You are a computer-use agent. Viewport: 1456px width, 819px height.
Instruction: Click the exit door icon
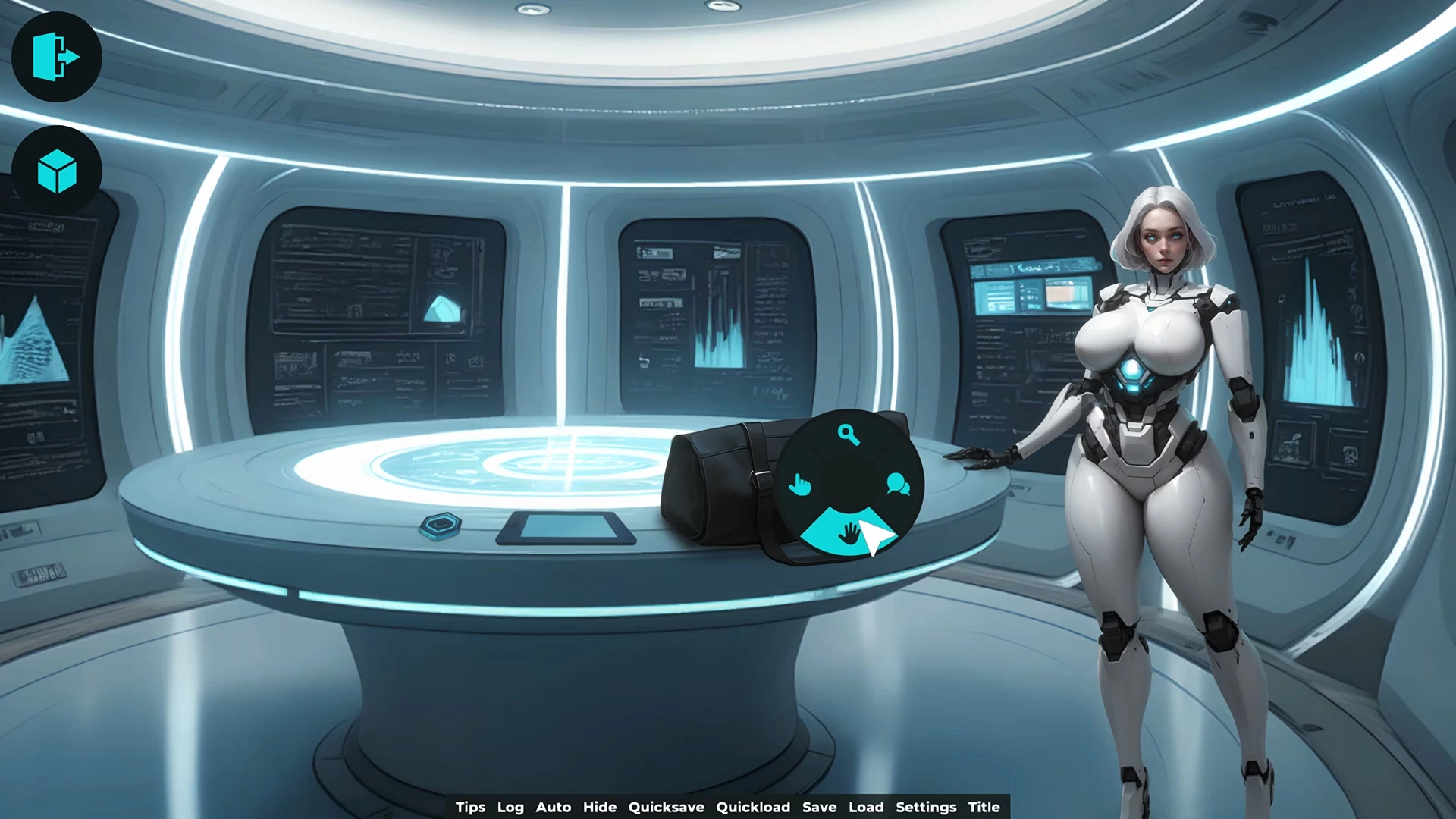(57, 57)
